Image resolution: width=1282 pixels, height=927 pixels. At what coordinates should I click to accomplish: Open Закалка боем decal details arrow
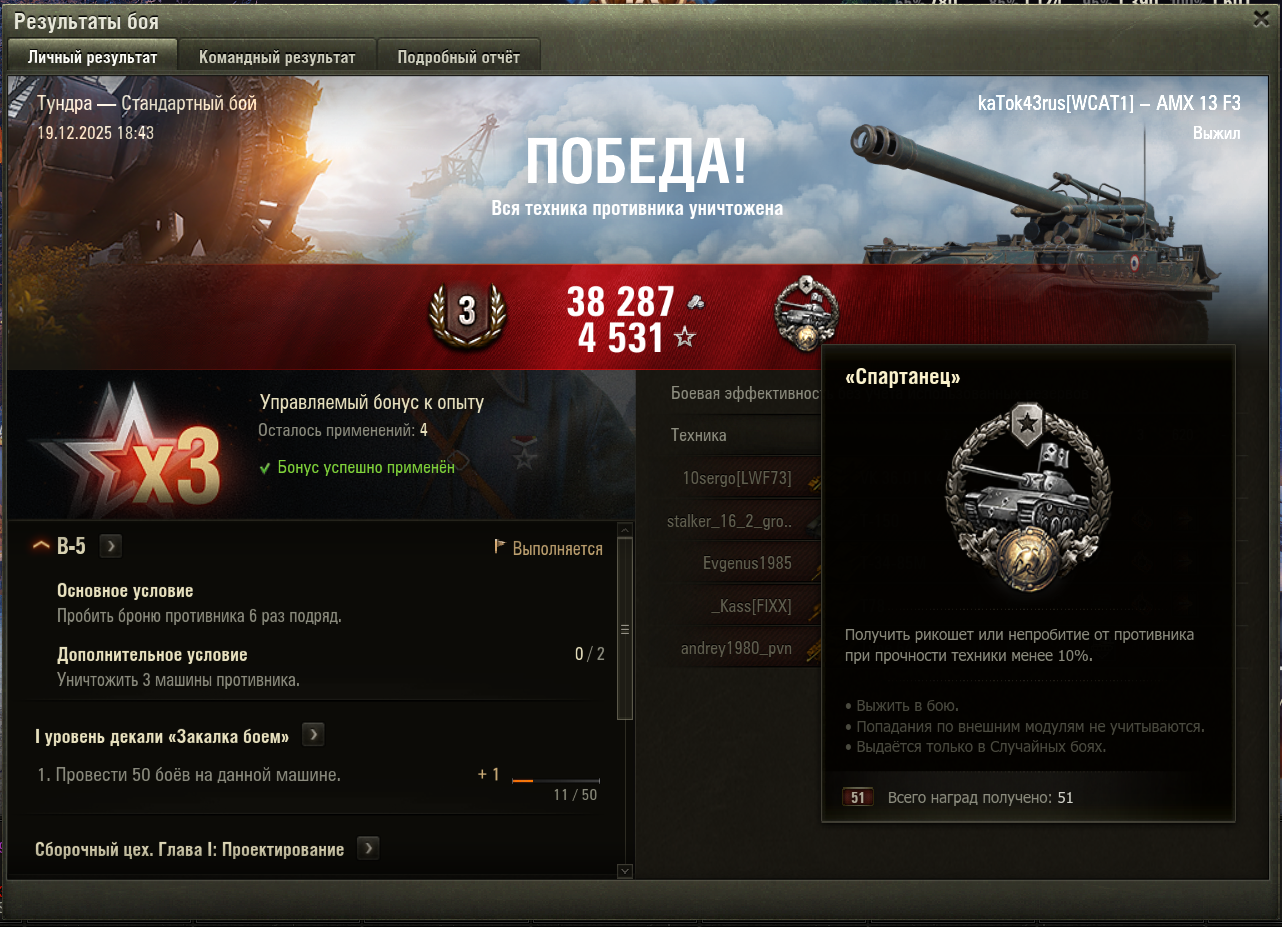pos(313,736)
